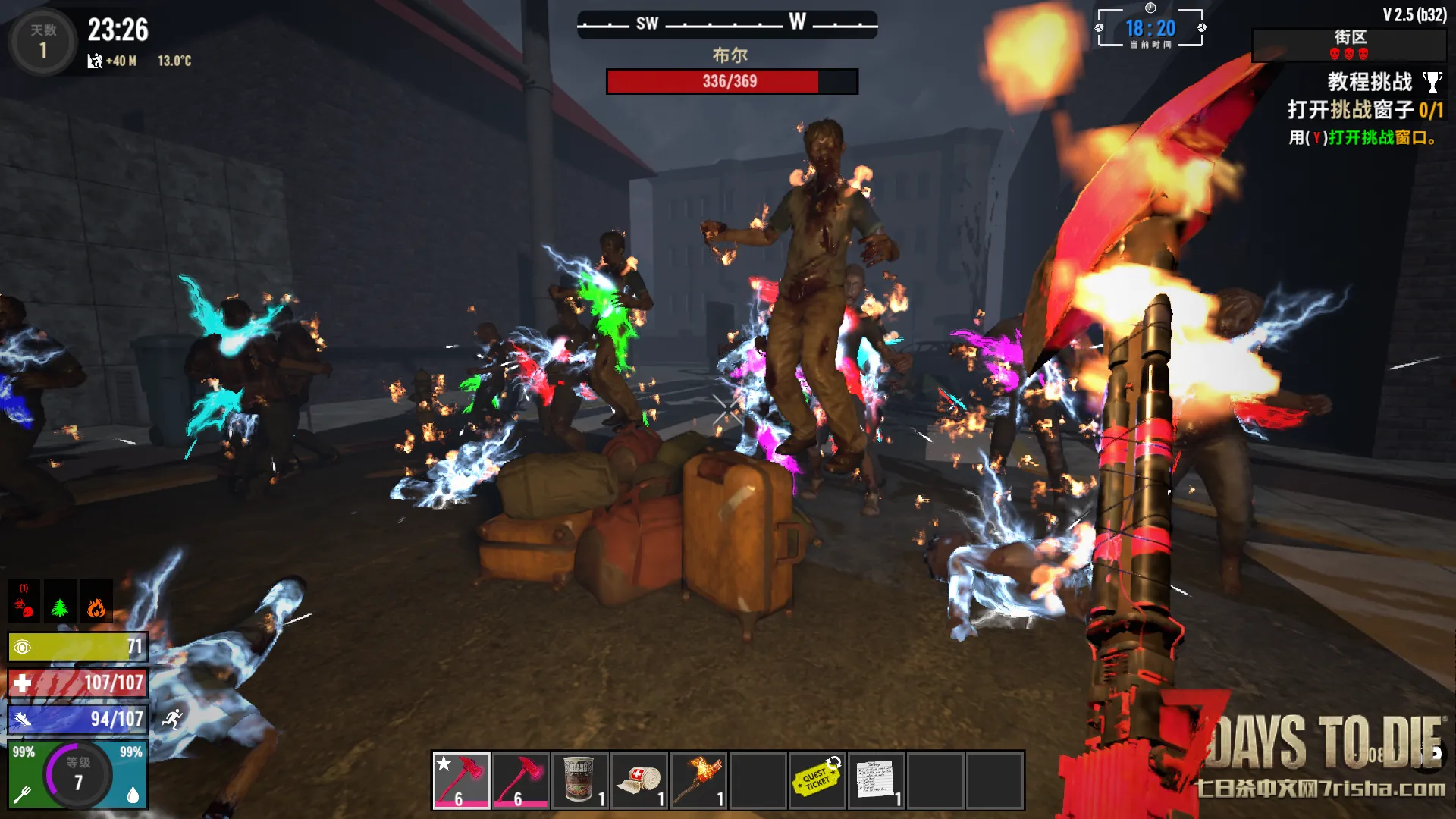Click the white trophy challenge icon
Viewport: 1456px width, 819px height.
1432,82
